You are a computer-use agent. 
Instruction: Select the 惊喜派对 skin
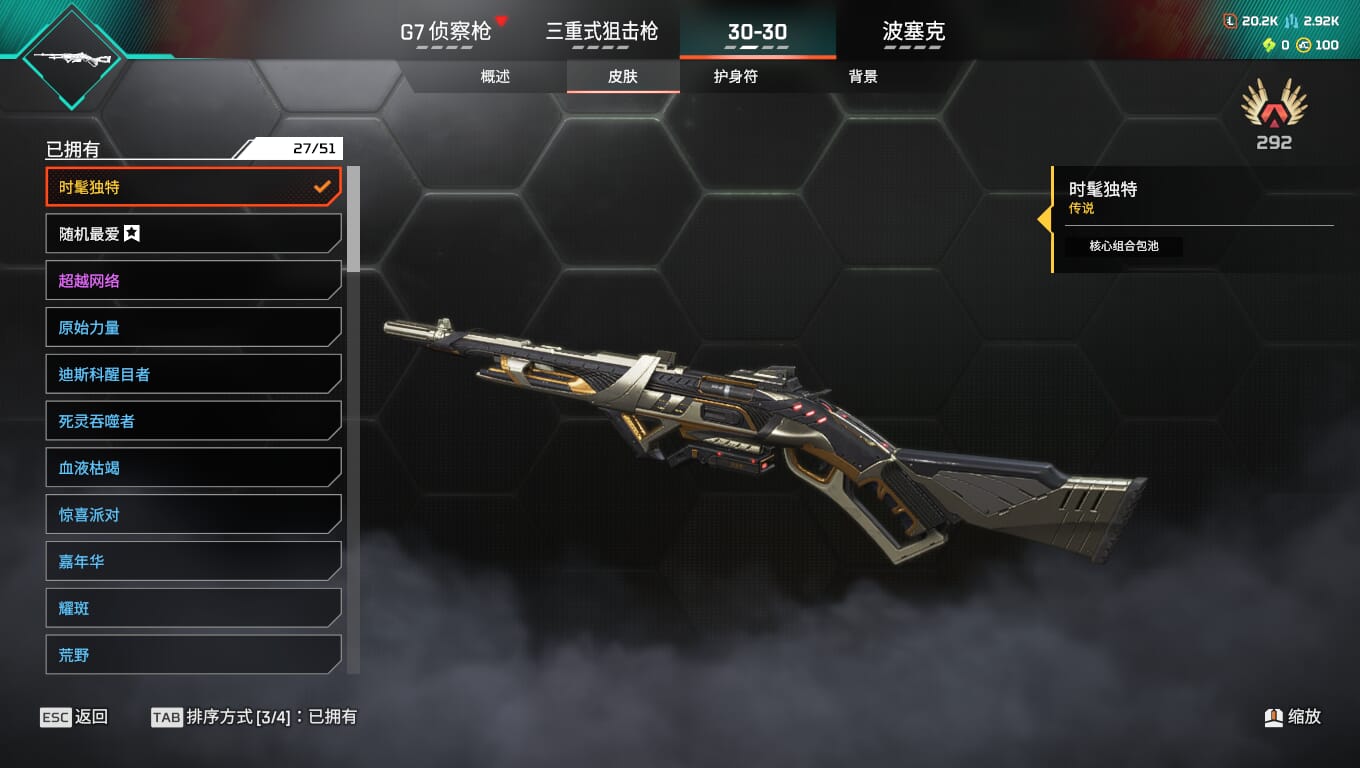(x=193, y=515)
